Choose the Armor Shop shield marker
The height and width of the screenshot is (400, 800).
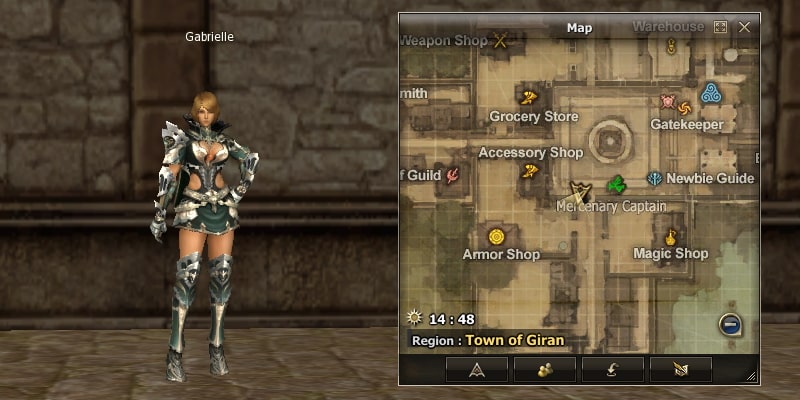(x=495, y=237)
